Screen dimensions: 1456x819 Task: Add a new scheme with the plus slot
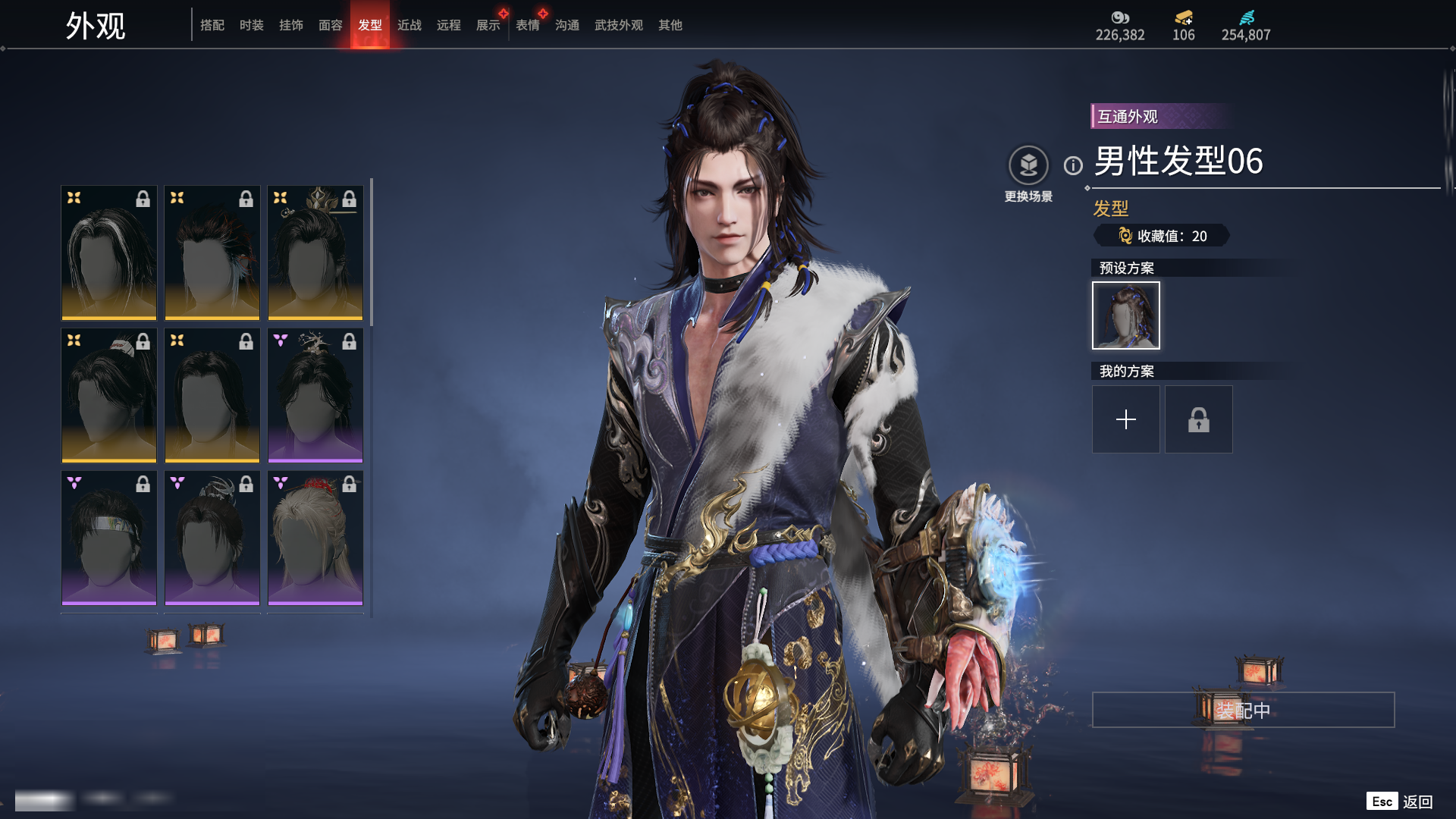1125,419
